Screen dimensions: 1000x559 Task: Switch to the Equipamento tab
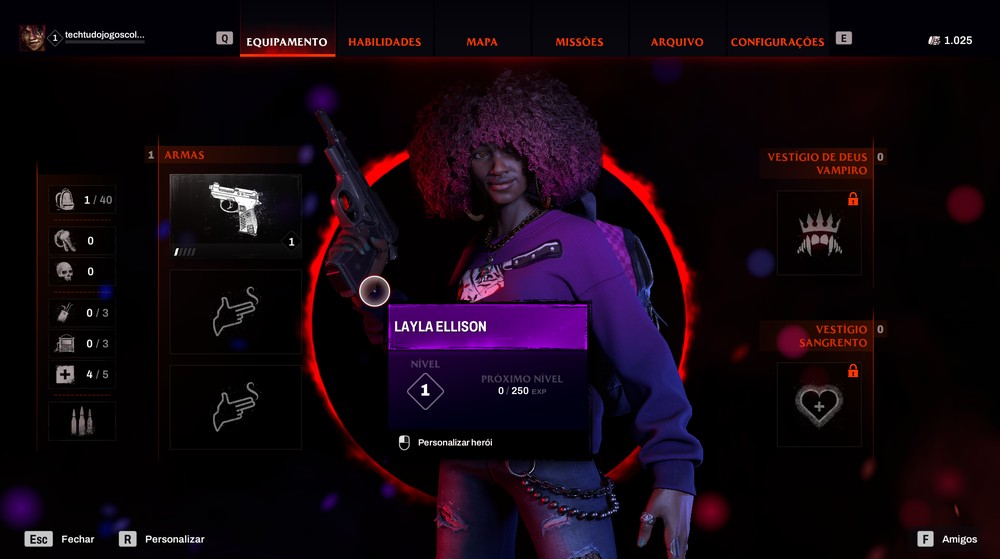(287, 42)
